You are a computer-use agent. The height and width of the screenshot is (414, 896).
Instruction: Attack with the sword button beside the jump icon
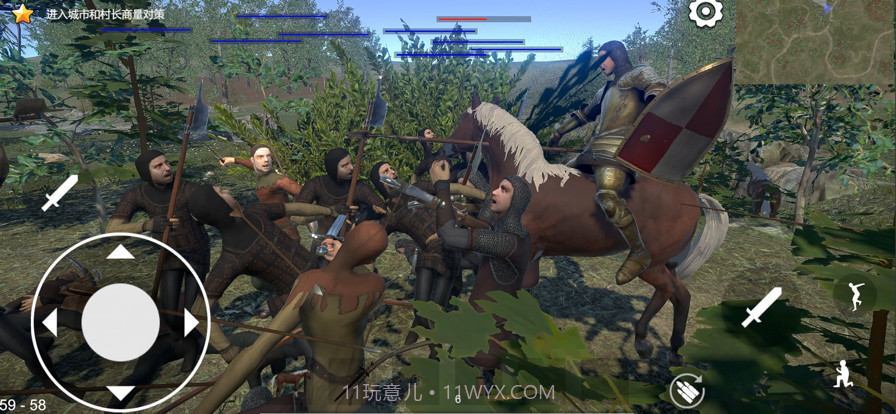pos(761,307)
